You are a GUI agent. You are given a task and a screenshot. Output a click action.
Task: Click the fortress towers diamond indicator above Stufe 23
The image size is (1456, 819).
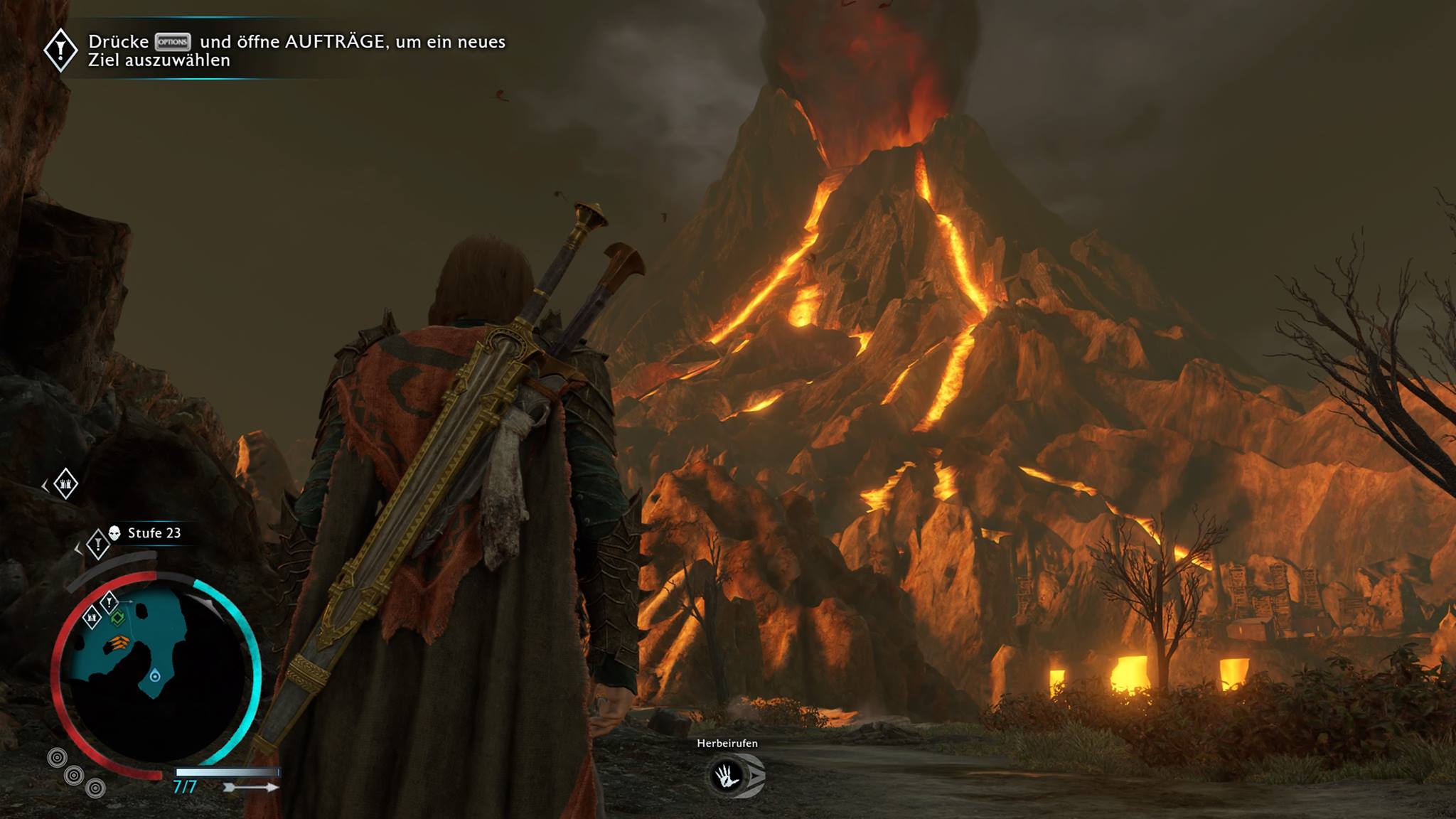point(65,484)
